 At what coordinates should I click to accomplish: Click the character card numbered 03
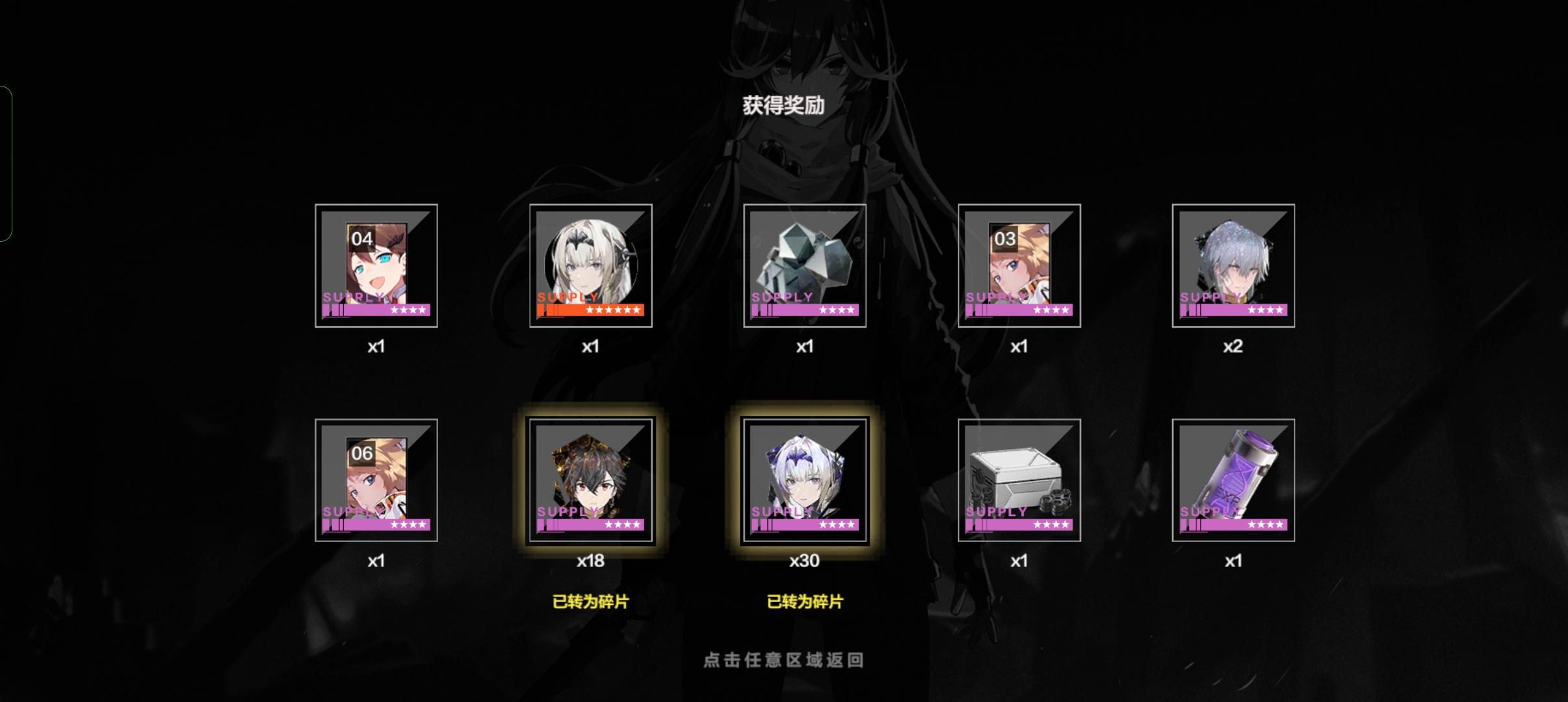1019,265
